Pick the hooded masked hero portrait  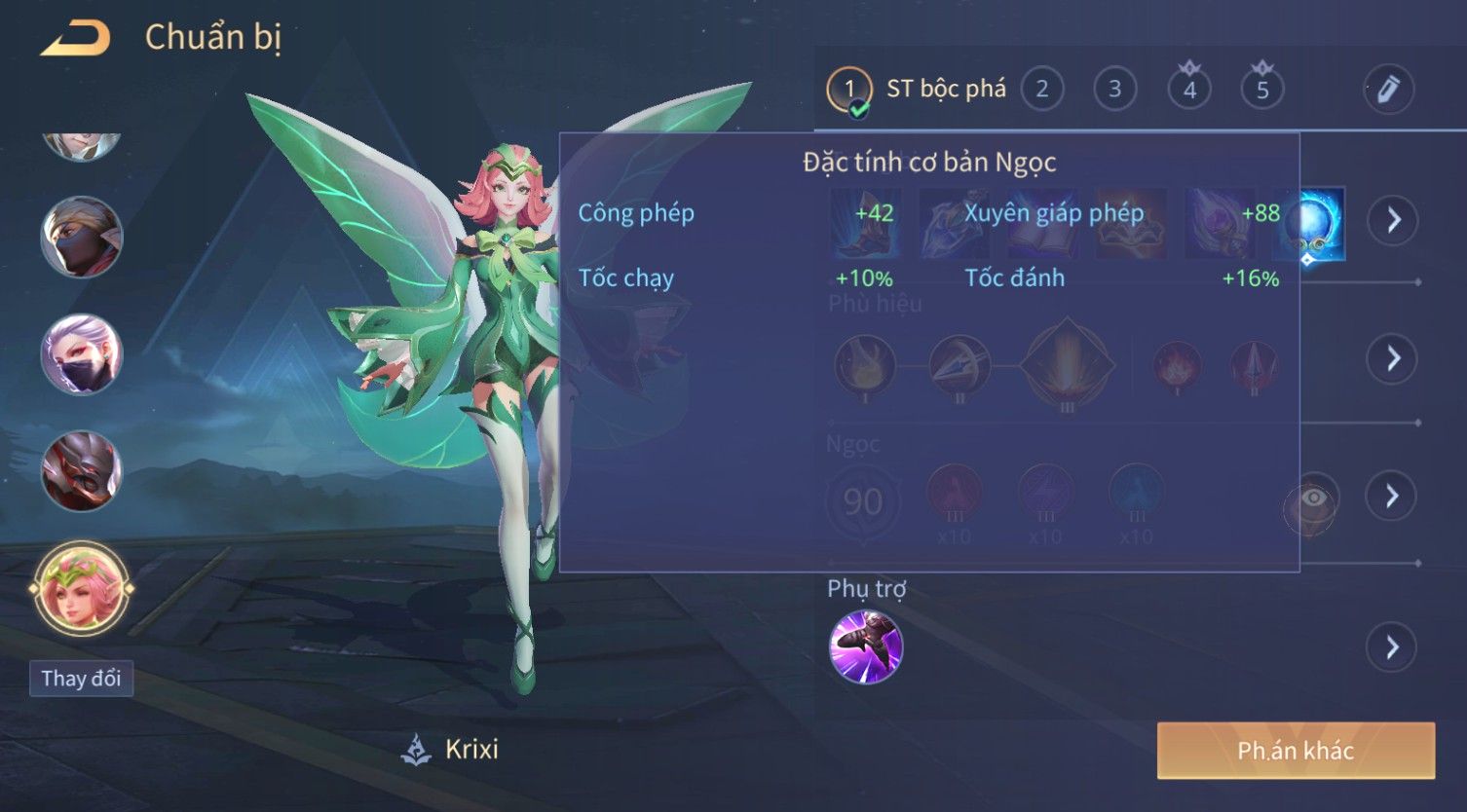[x=82, y=238]
